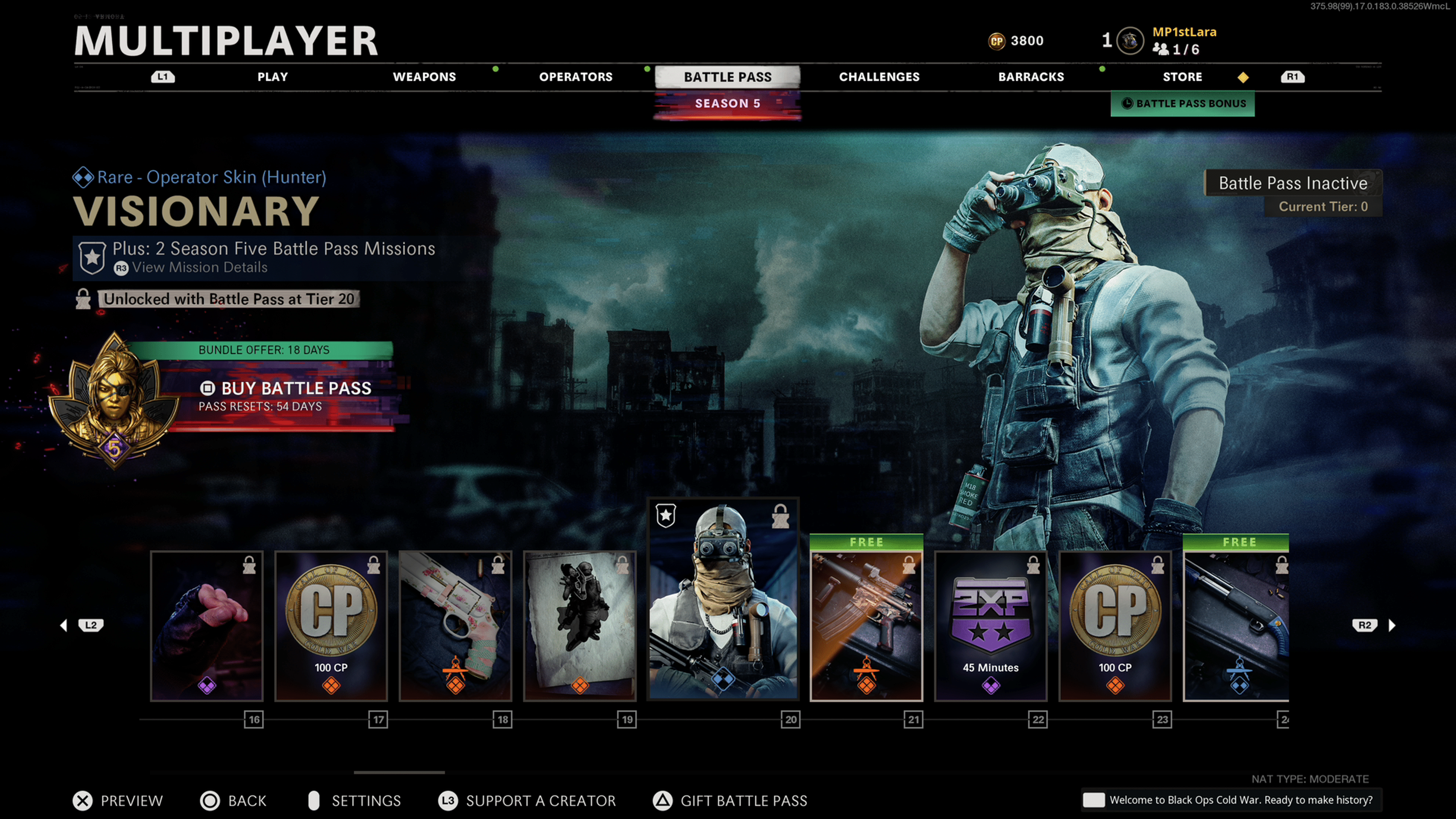The height and width of the screenshot is (819, 1456).
Task: Select the Visionary operator skin card
Action: click(723, 599)
